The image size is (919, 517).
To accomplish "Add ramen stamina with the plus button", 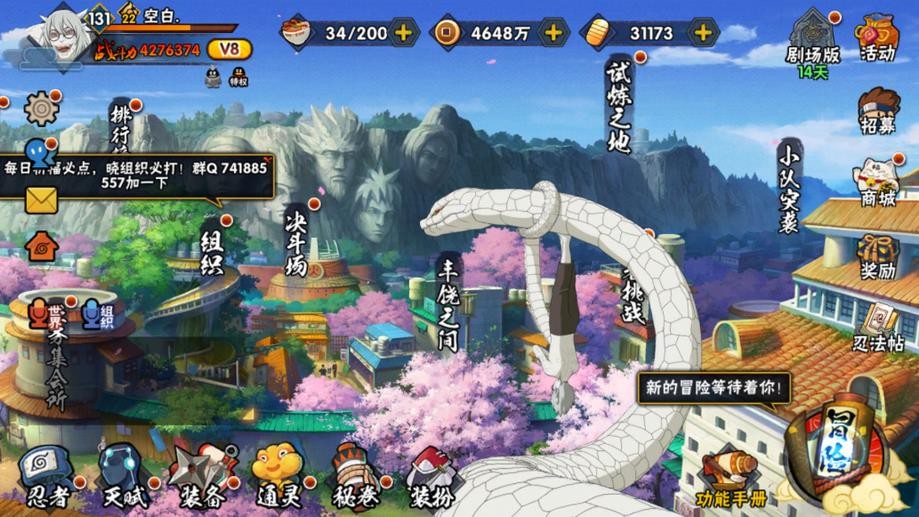I will (x=403, y=33).
